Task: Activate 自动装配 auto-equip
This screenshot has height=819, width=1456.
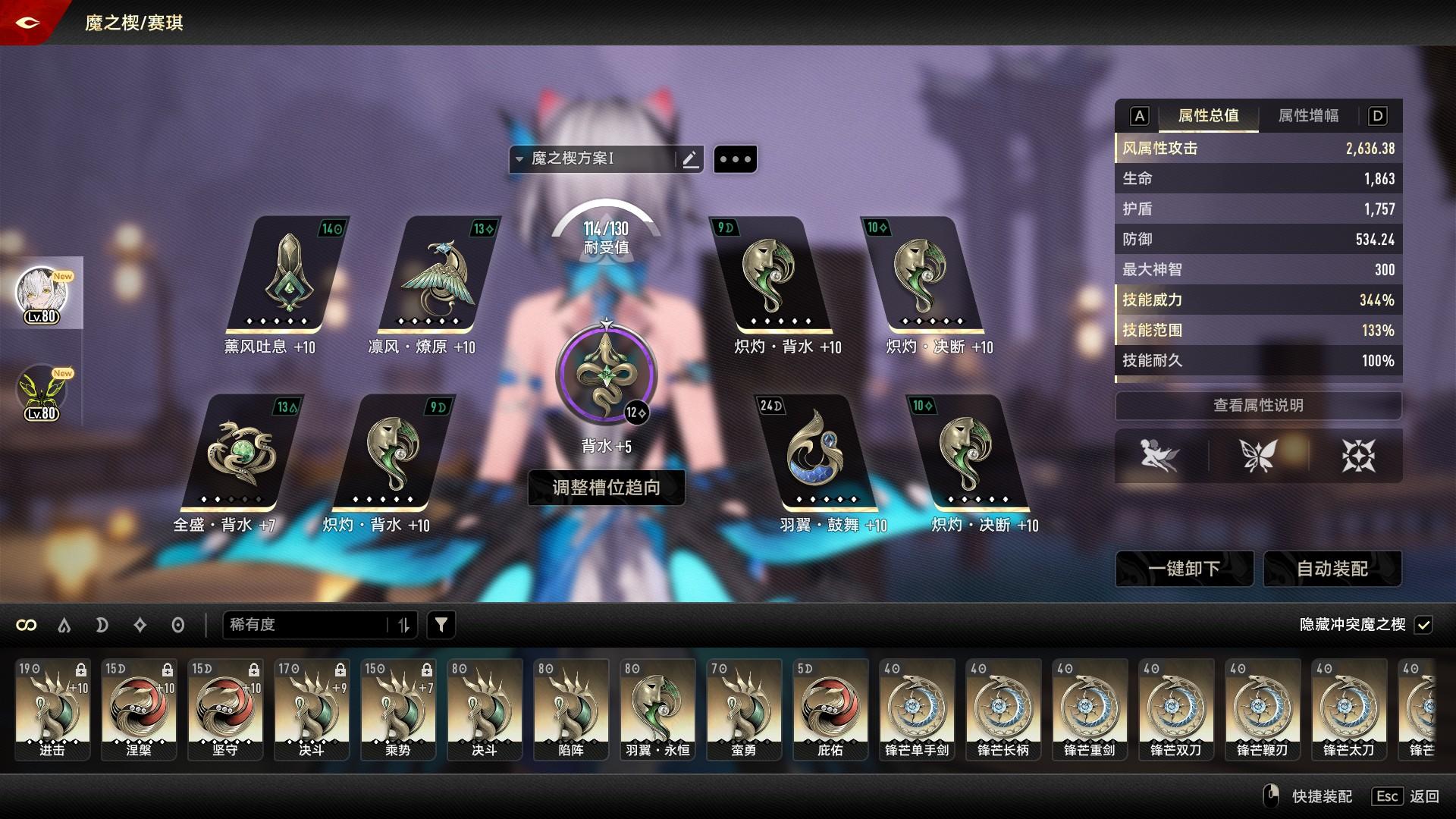Action: pos(1332,569)
